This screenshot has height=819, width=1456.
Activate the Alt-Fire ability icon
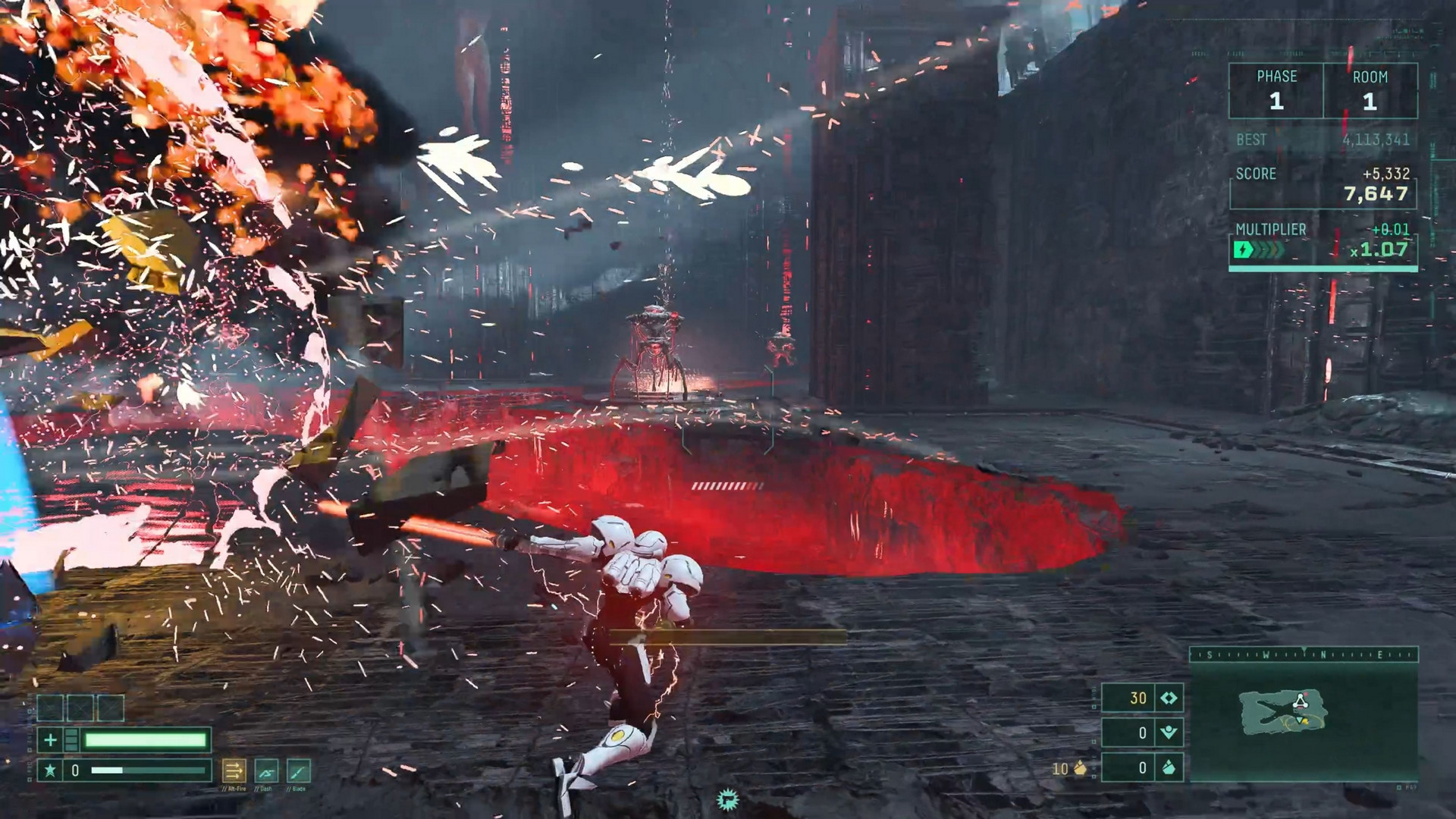click(234, 770)
